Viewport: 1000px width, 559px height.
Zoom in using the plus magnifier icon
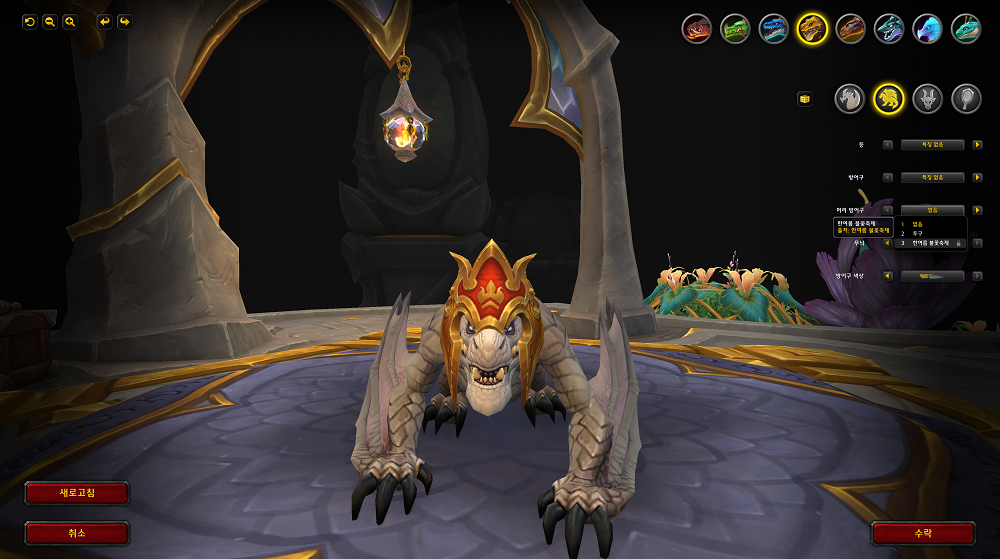click(x=70, y=21)
